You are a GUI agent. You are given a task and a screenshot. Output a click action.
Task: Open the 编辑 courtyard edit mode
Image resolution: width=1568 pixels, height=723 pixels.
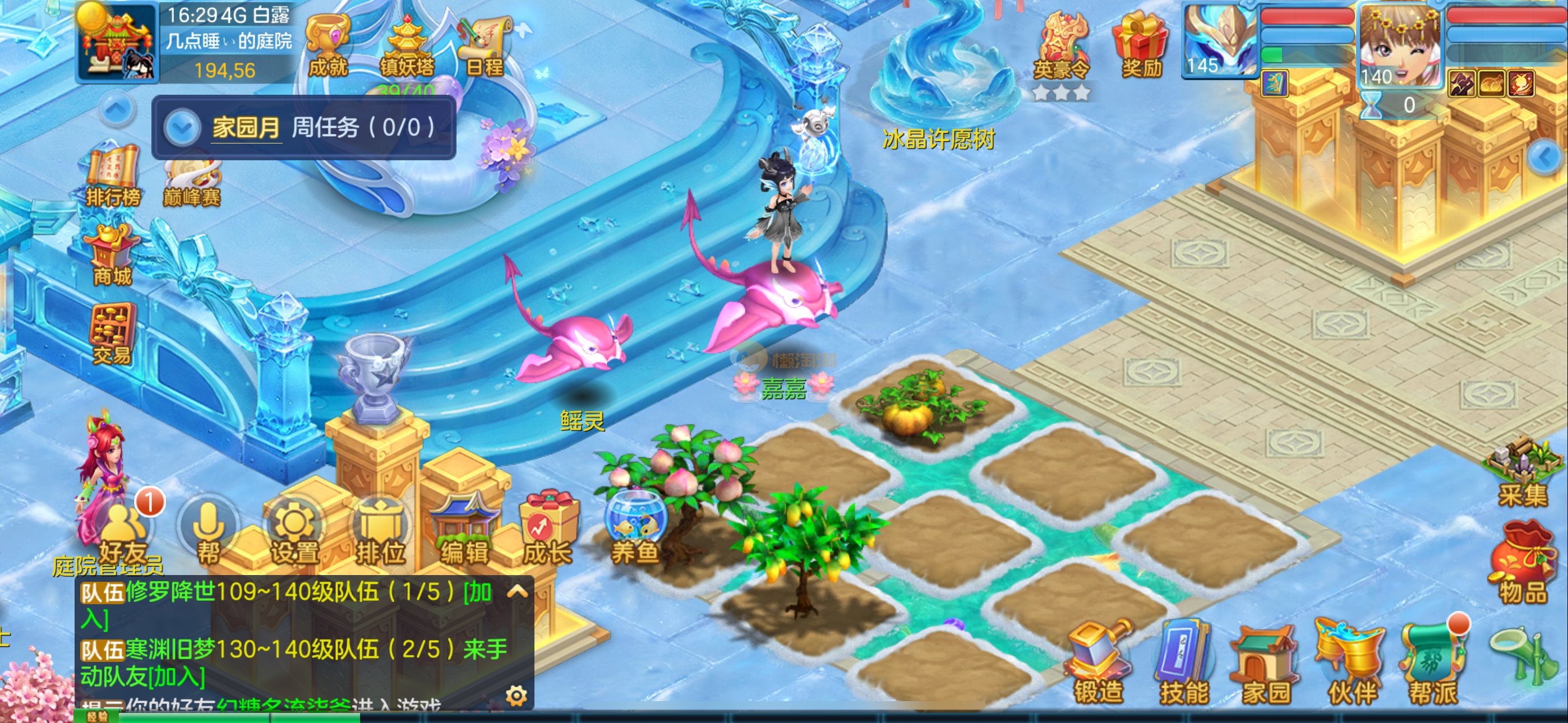point(464,532)
